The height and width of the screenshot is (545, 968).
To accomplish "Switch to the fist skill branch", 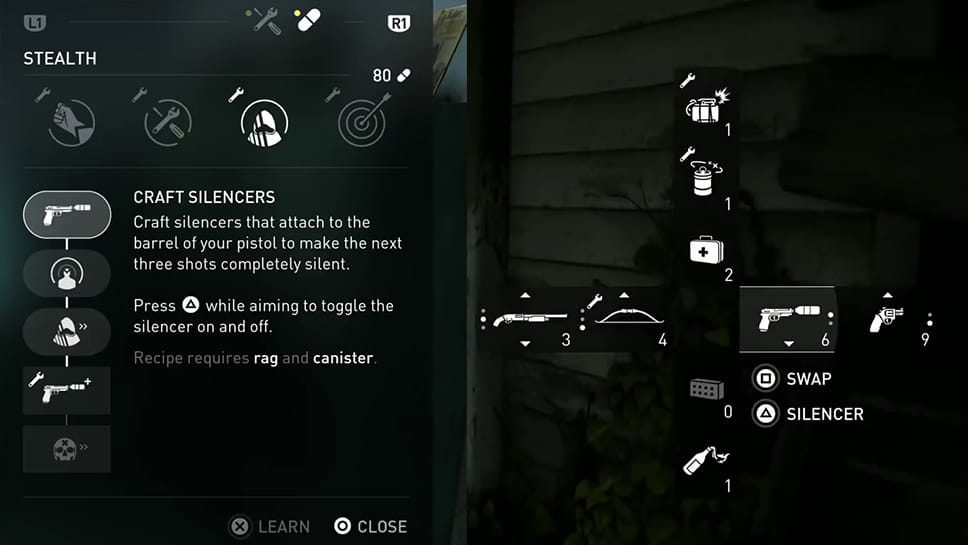I will coord(71,124).
